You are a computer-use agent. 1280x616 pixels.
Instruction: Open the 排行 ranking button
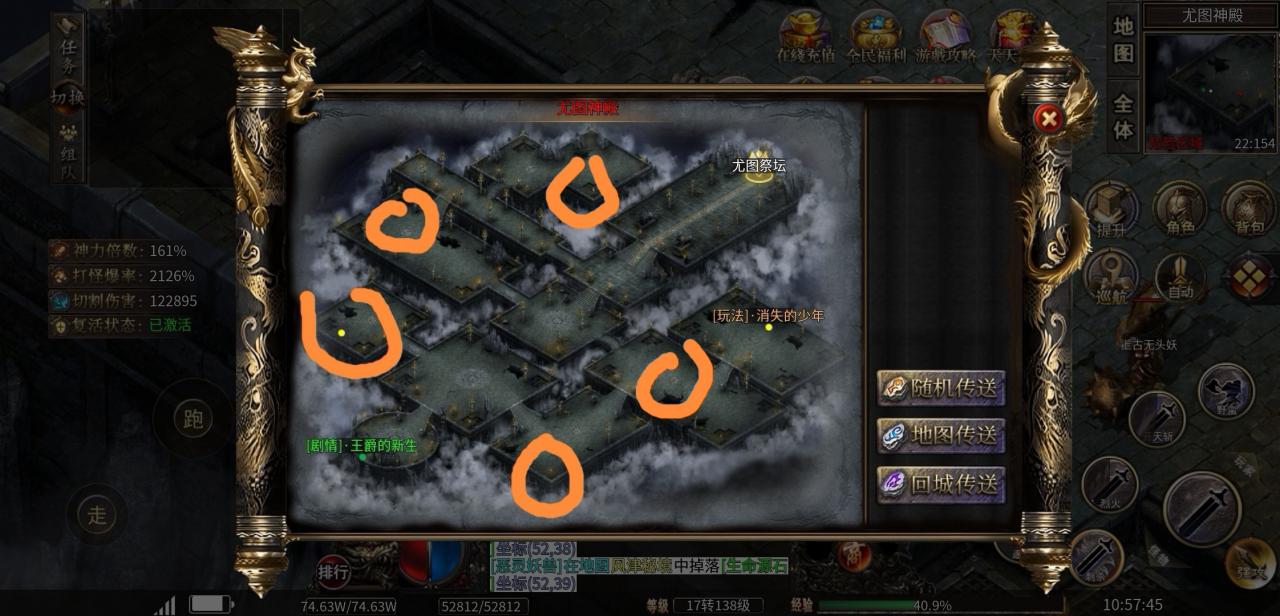[333, 573]
